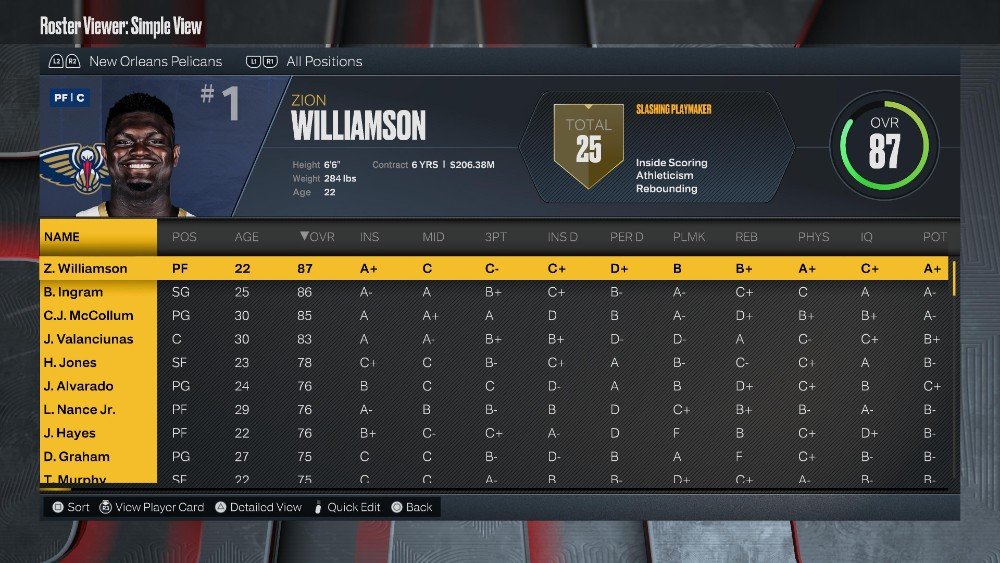The height and width of the screenshot is (563, 1000).
Task: Pick J. Valanciunas from the roster
Action: [88, 339]
